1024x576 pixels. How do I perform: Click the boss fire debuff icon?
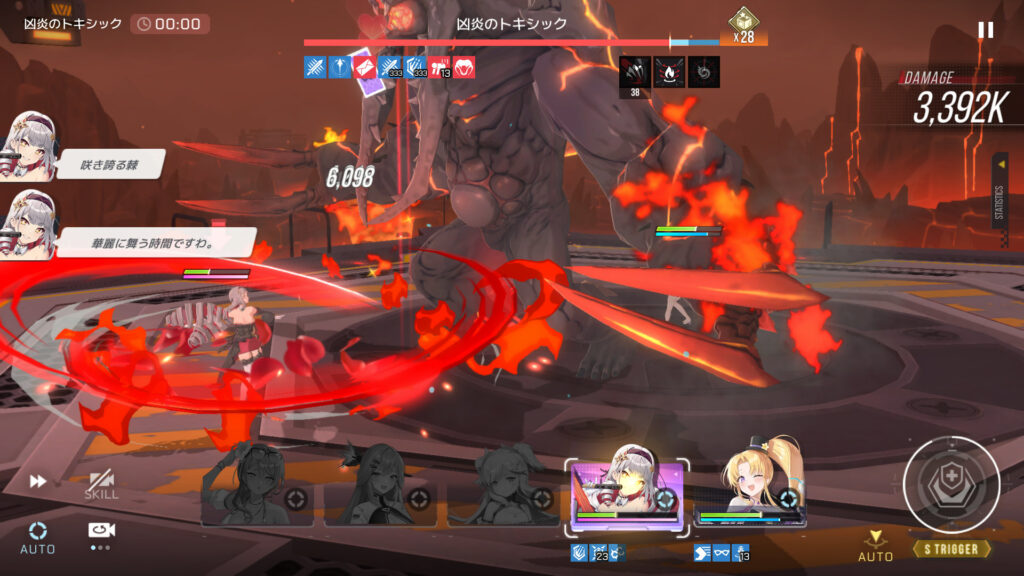coord(669,71)
